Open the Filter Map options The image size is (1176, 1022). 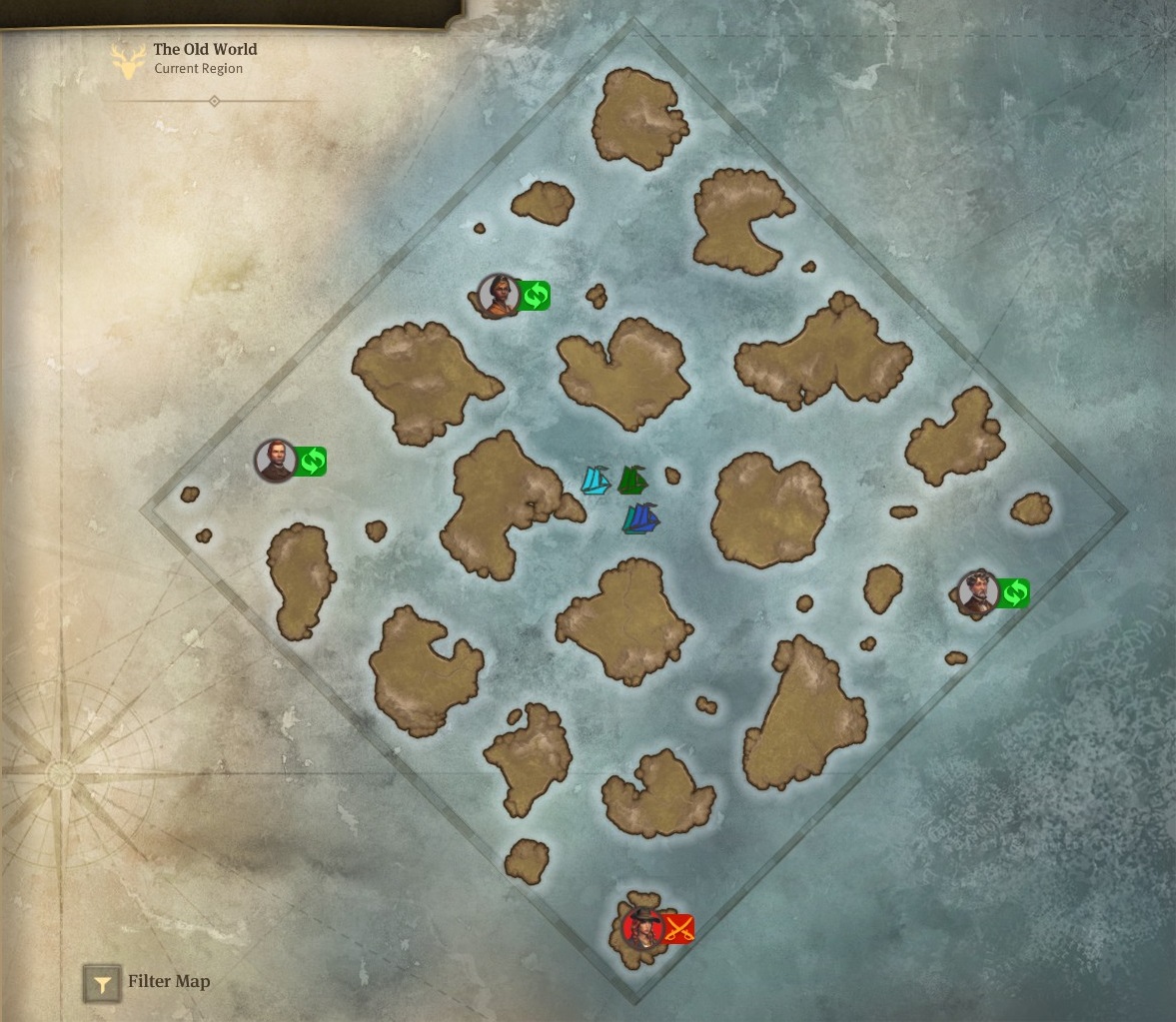(102, 983)
